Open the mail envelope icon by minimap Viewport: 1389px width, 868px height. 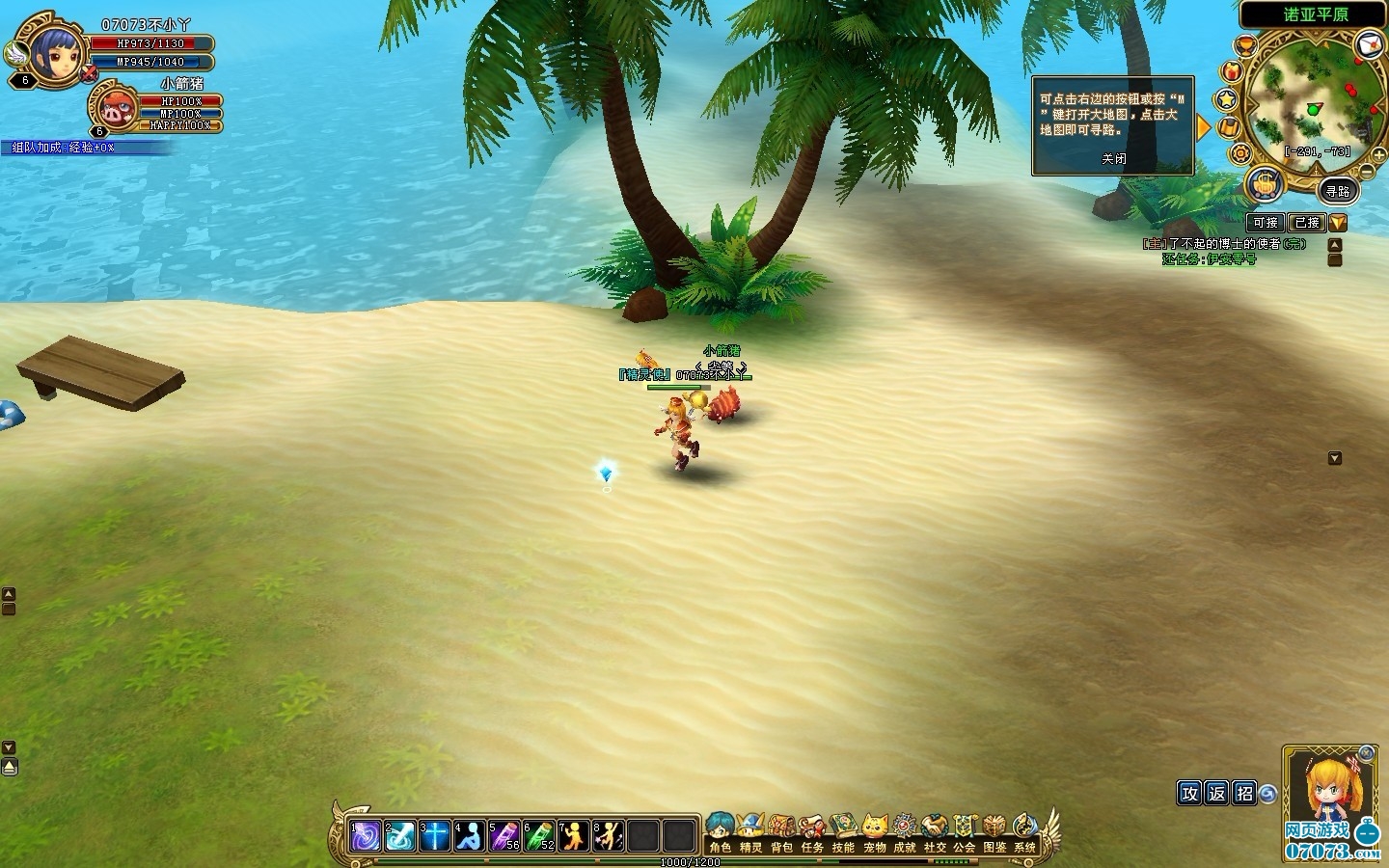[1369, 43]
